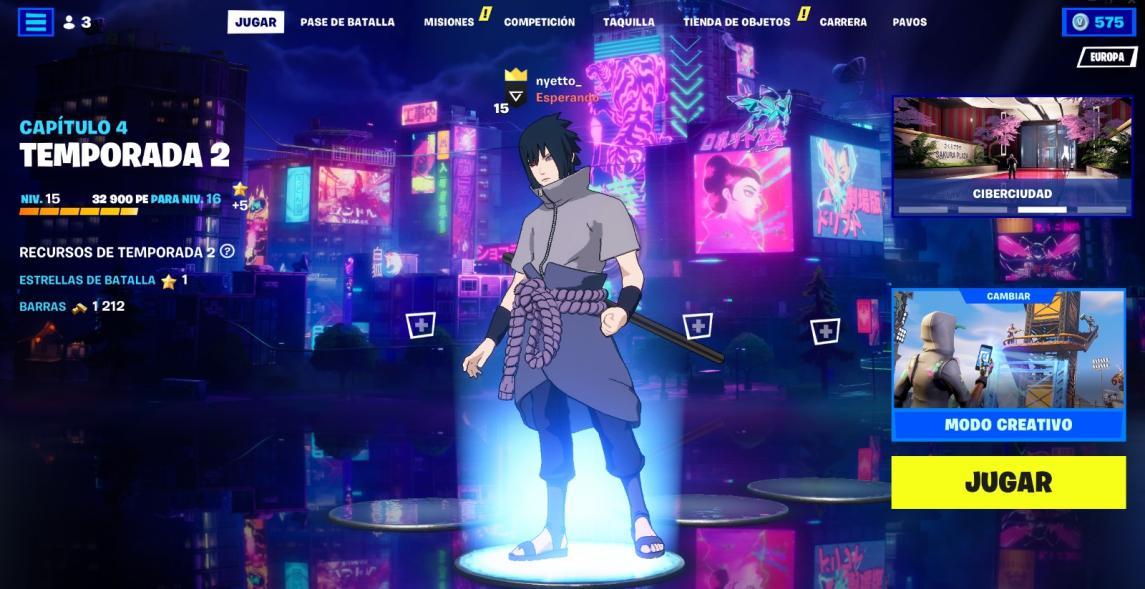The image size is (1145, 589).
Task: Open the Pavos tab
Action: tap(909, 22)
